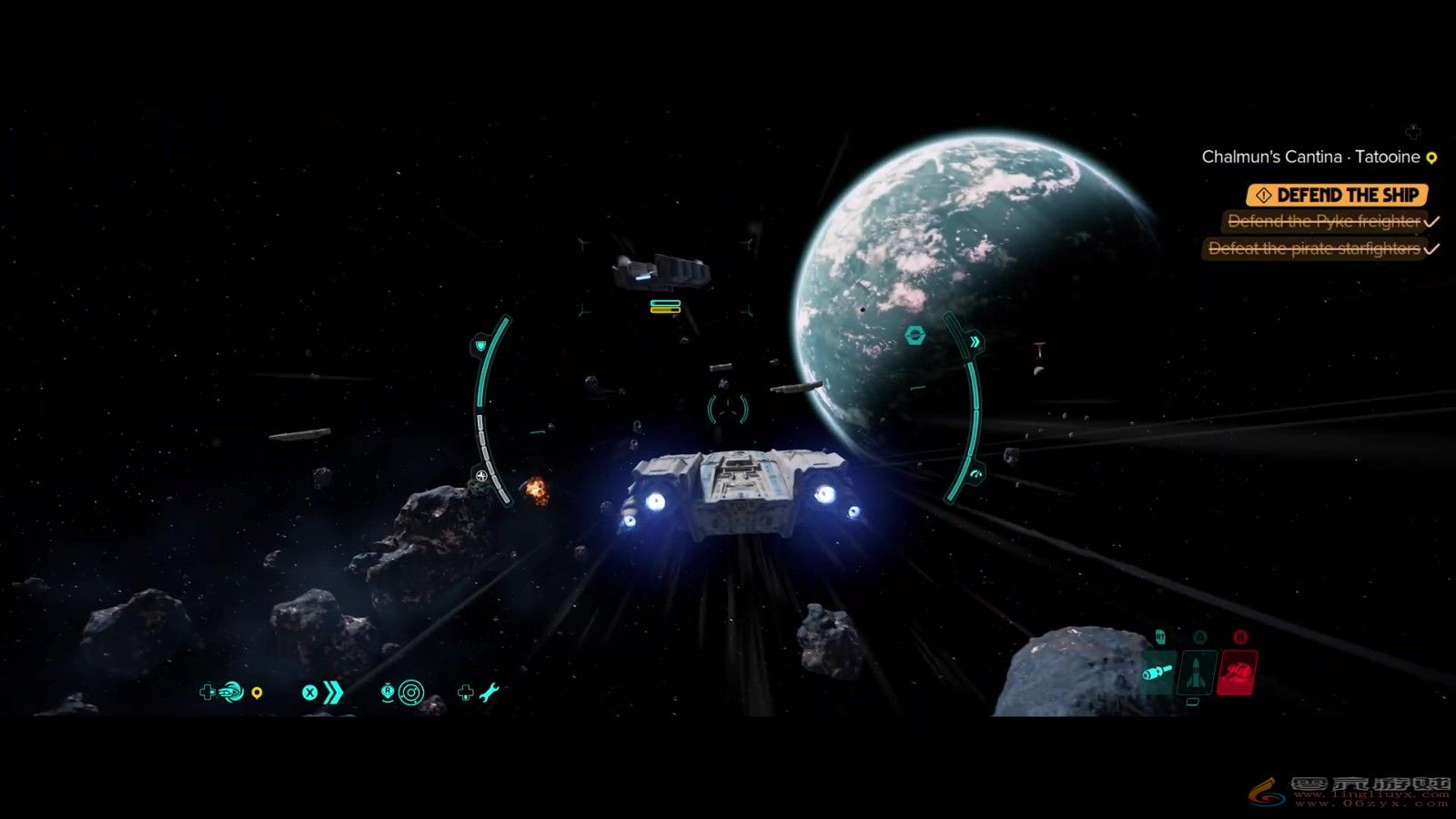Activate the red ship ability slot

pos(1238,673)
